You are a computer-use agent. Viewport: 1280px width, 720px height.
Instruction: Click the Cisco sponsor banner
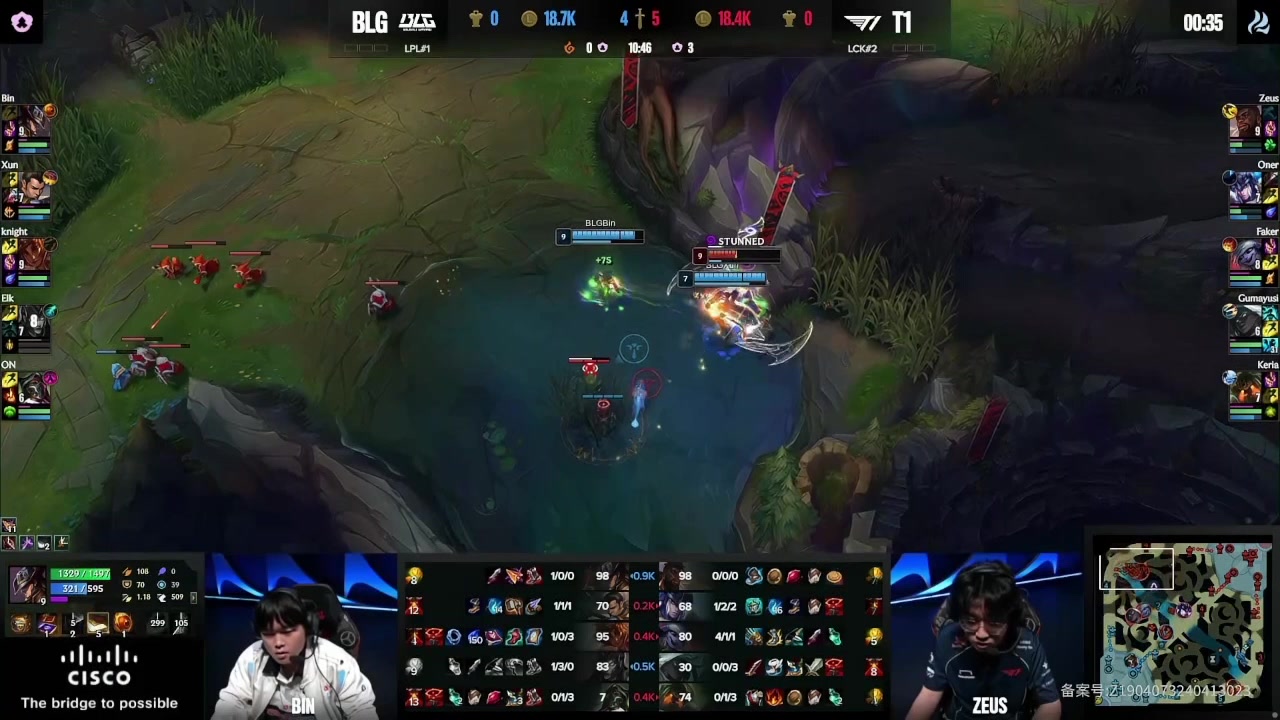99,678
